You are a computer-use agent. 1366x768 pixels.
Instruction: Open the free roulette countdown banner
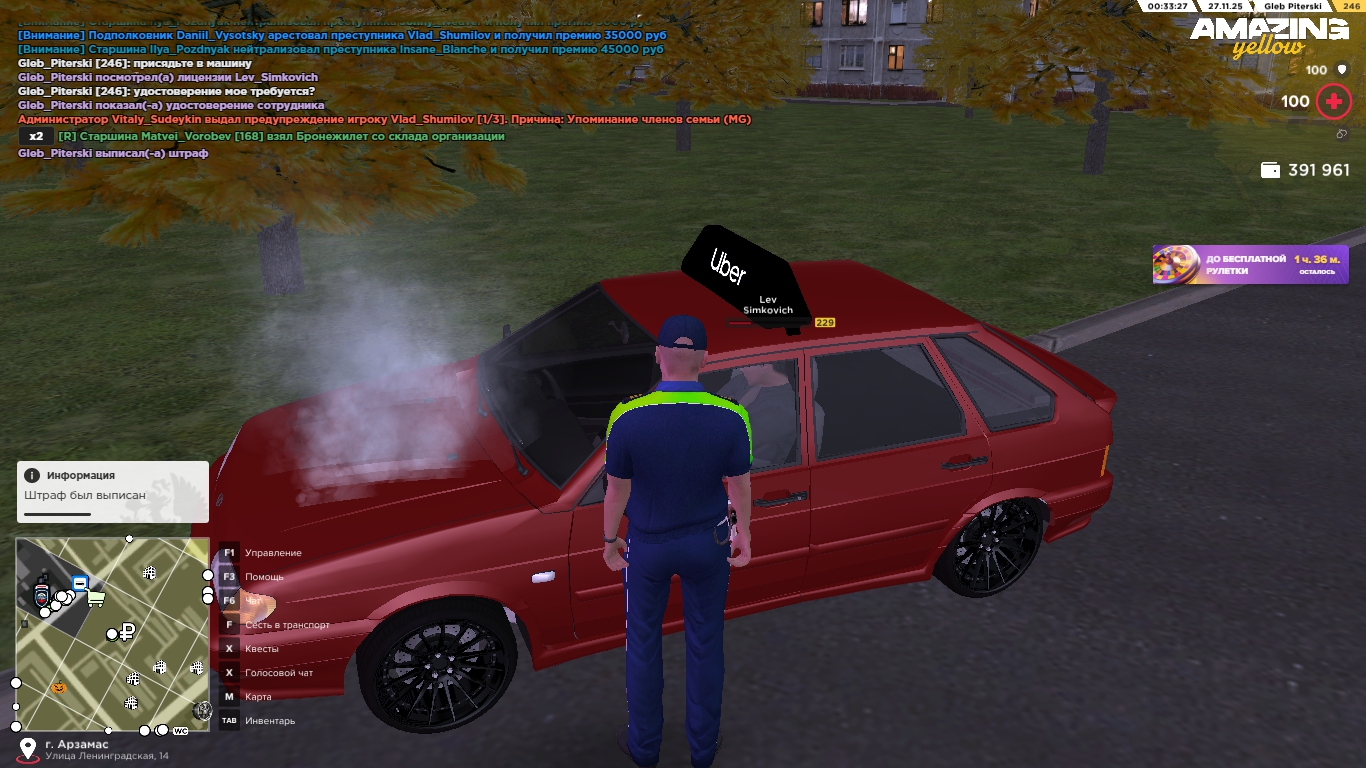coord(1250,265)
